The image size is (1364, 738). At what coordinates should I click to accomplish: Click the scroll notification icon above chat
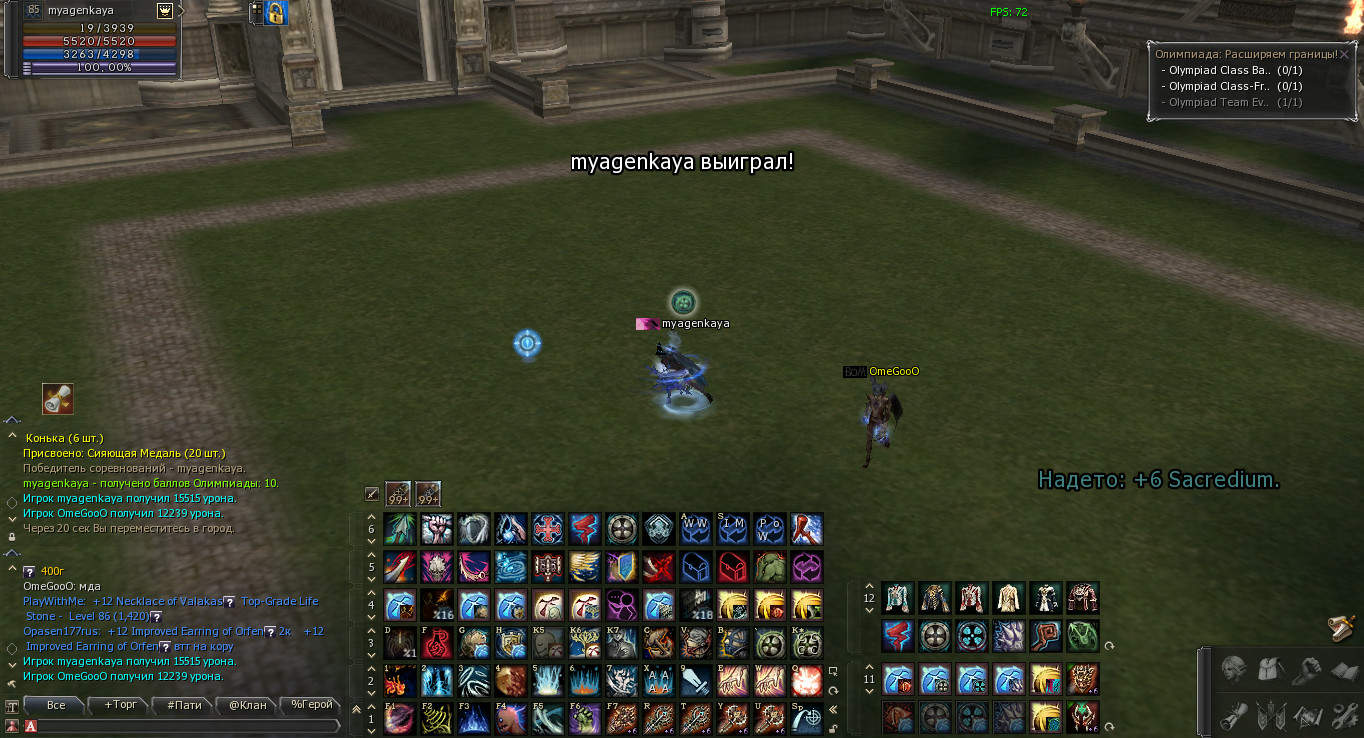click(58, 398)
